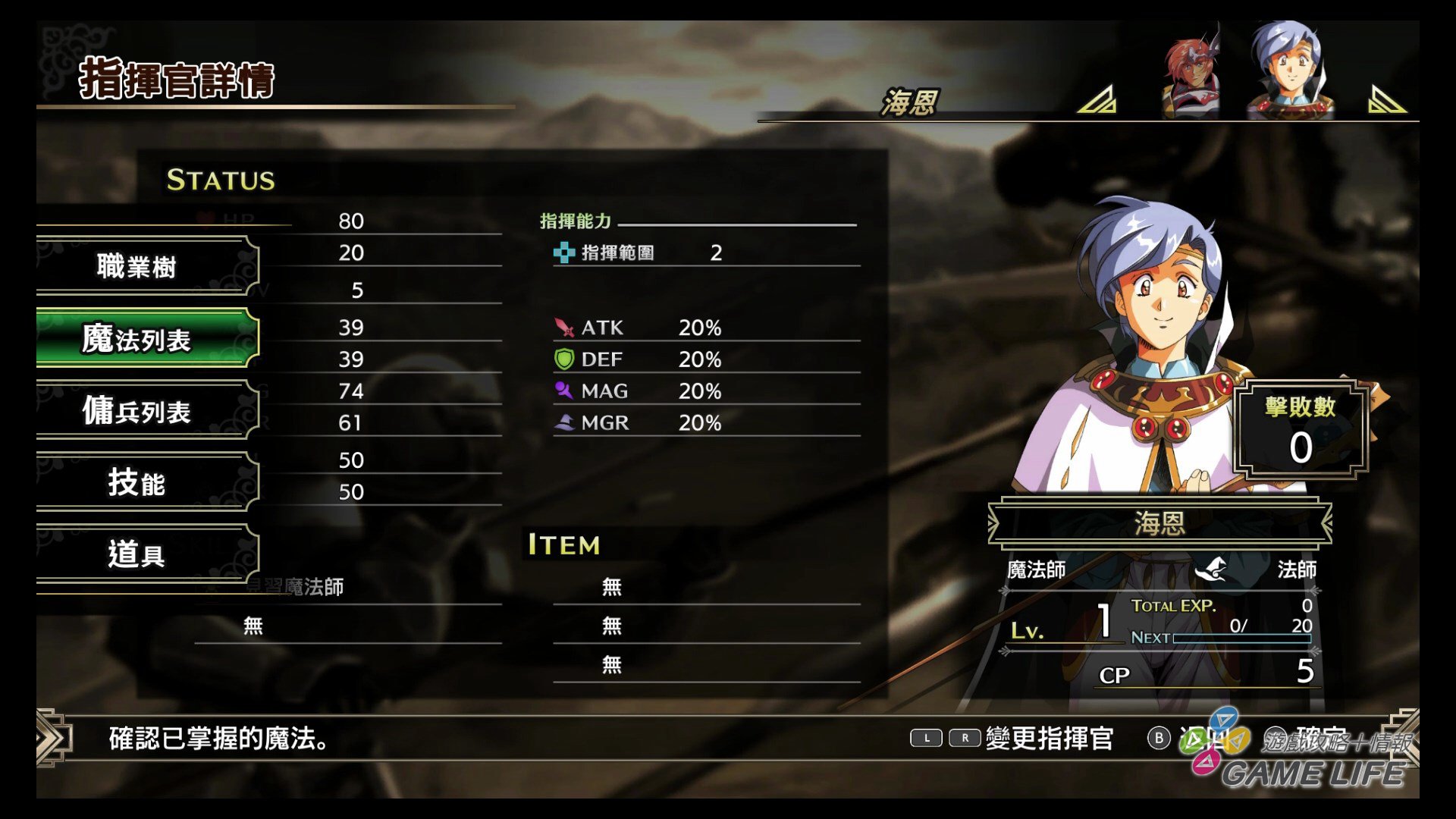This screenshot has height=819, width=1456.
Task: Click the NEXT experience progress bar
Action: (1244, 639)
